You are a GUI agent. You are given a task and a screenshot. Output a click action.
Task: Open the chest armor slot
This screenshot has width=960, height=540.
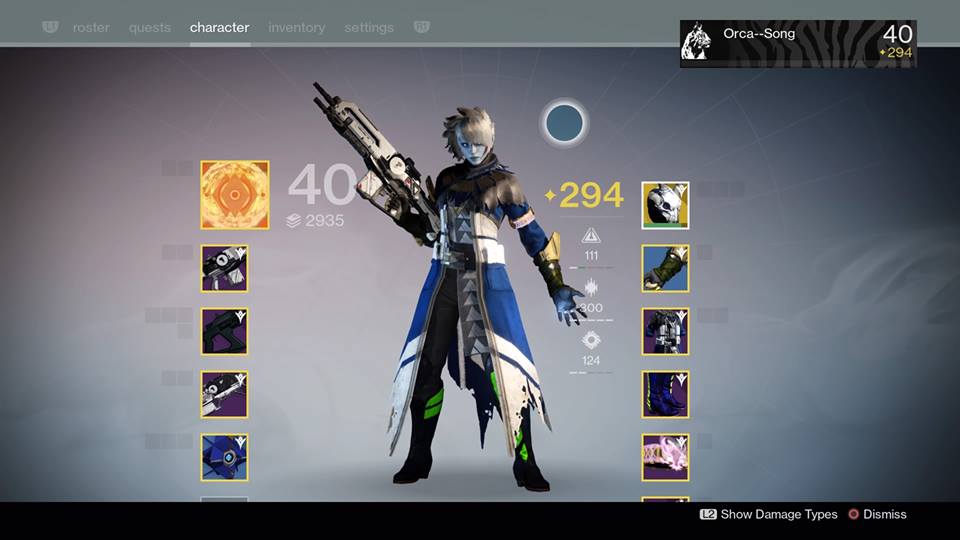pos(665,331)
